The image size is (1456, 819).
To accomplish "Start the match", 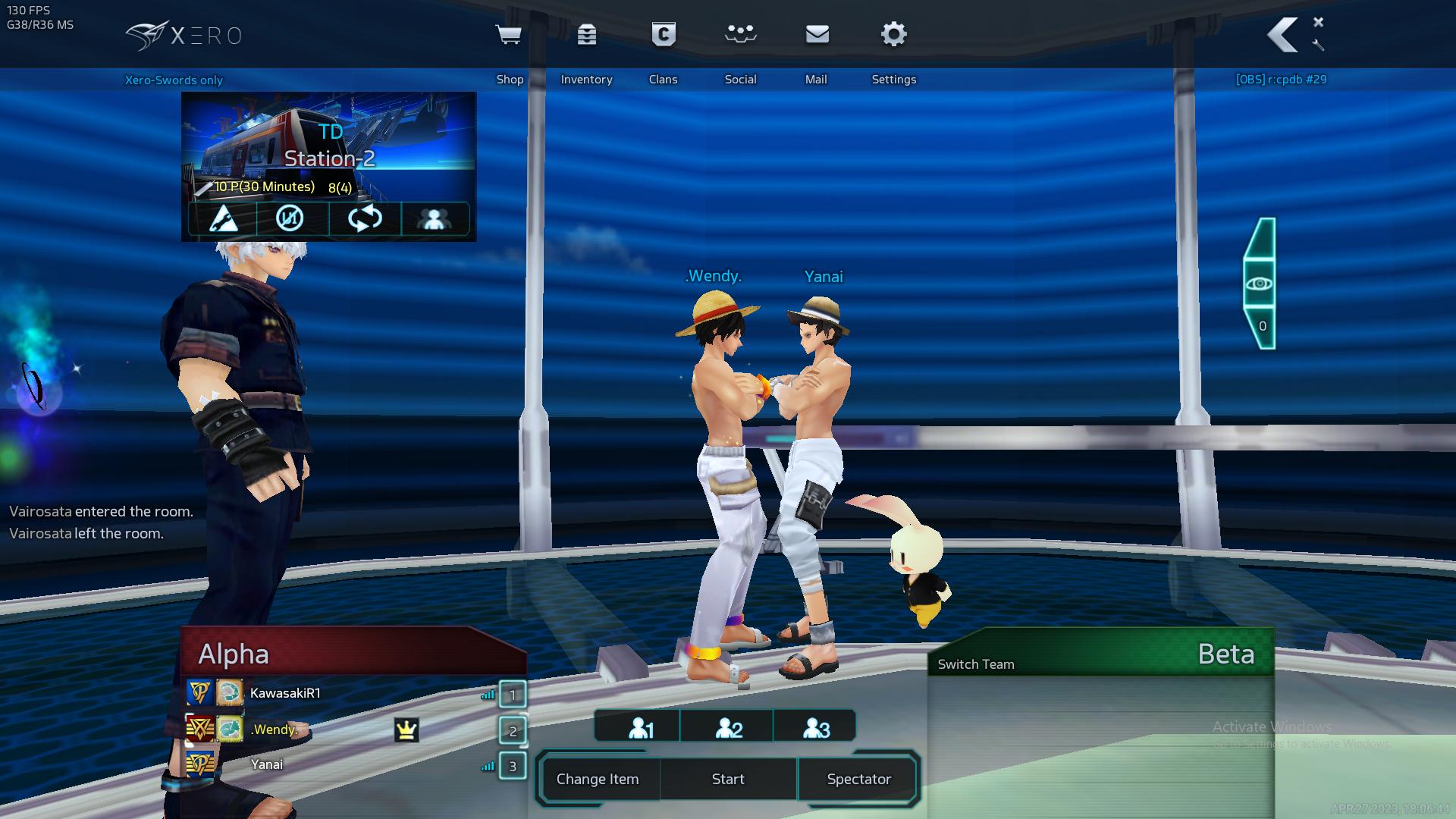I will pos(728,779).
